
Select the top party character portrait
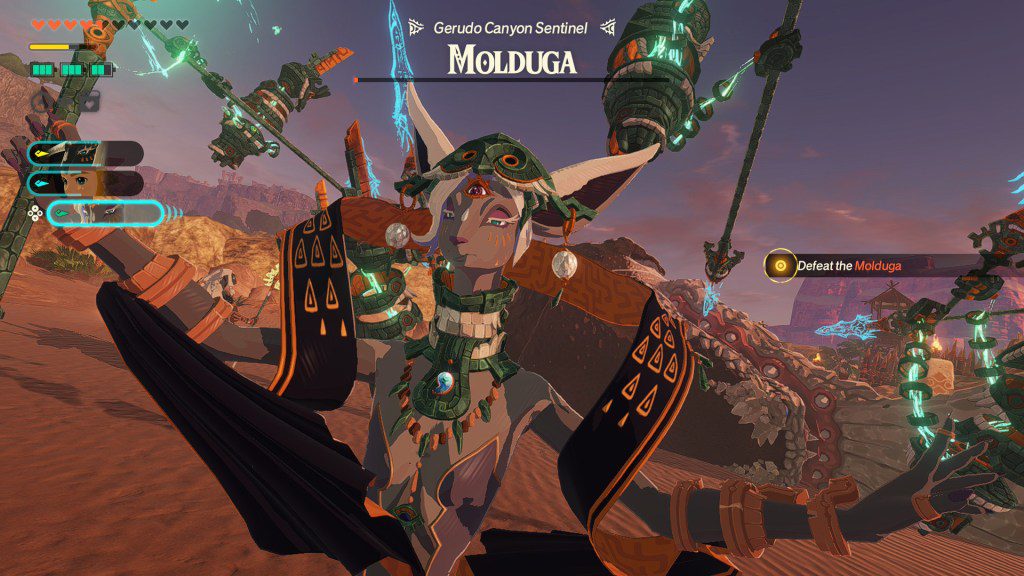85,153
